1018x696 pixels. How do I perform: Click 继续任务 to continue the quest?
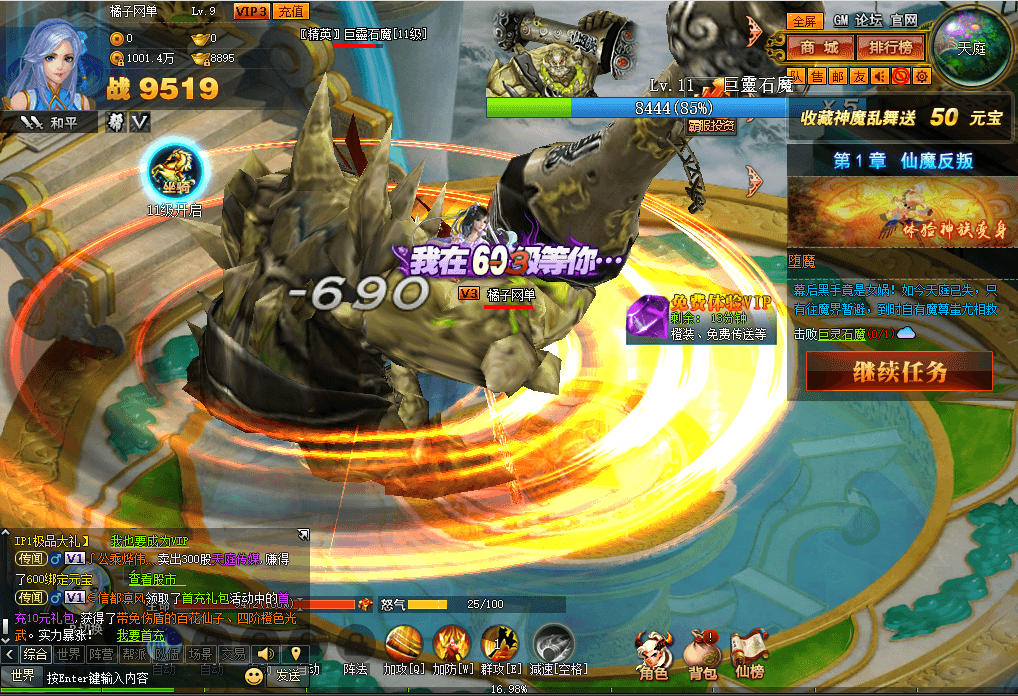(899, 372)
